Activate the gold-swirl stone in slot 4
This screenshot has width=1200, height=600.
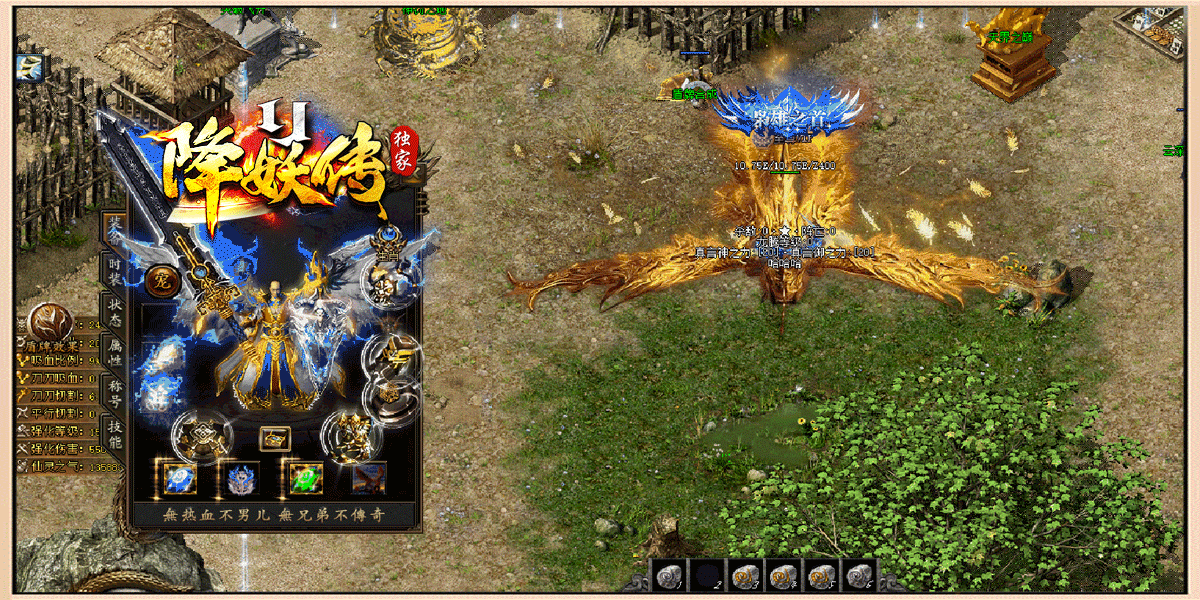(783, 577)
